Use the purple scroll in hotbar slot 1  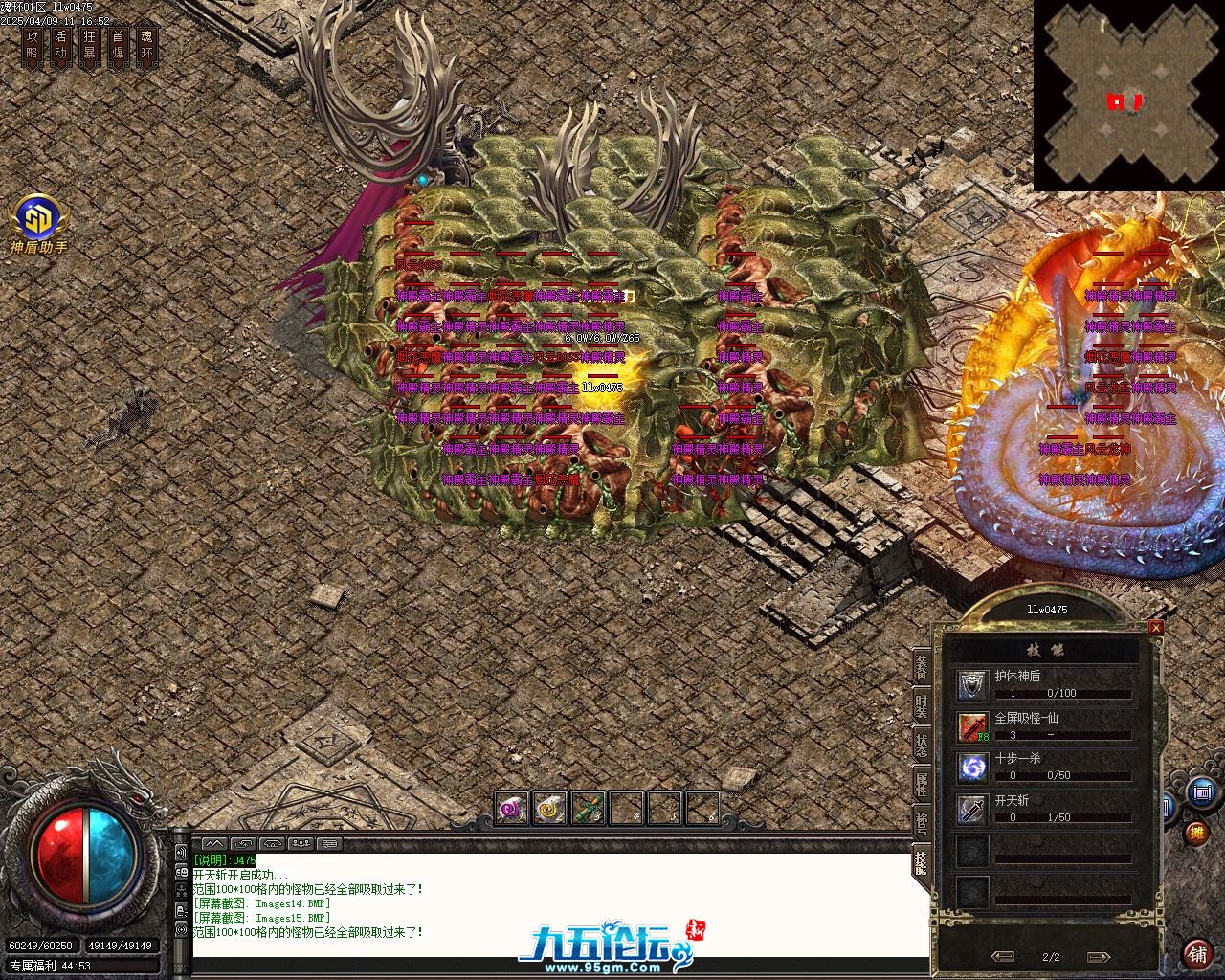[512, 809]
